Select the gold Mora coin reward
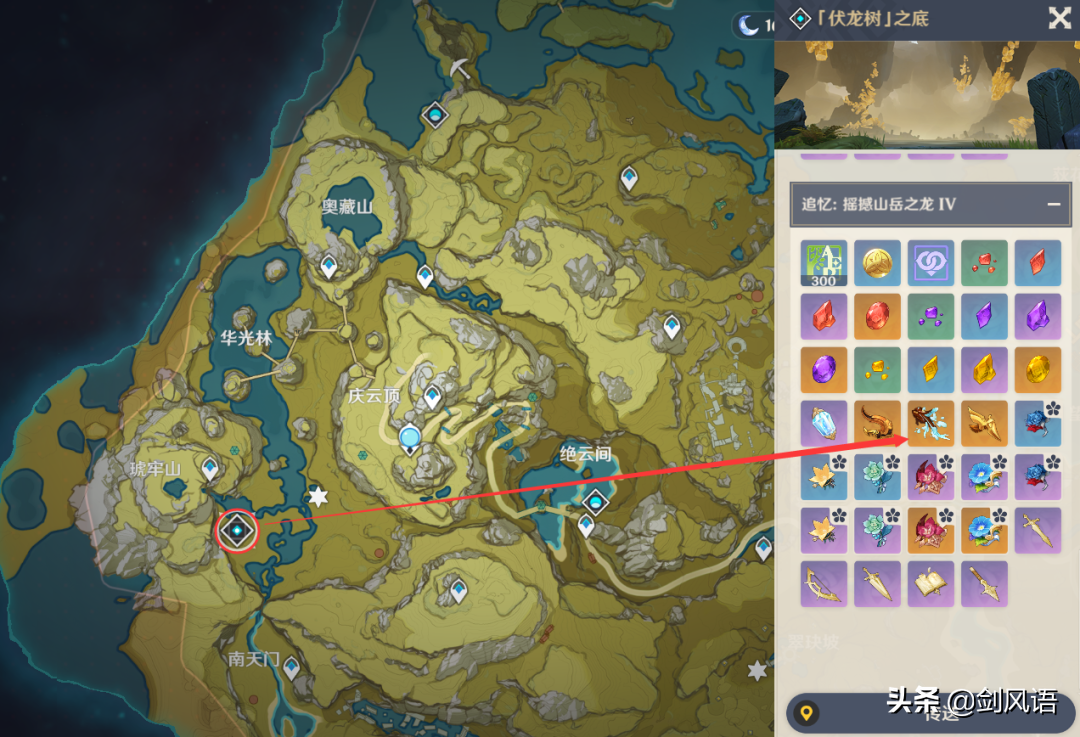 (877, 263)
